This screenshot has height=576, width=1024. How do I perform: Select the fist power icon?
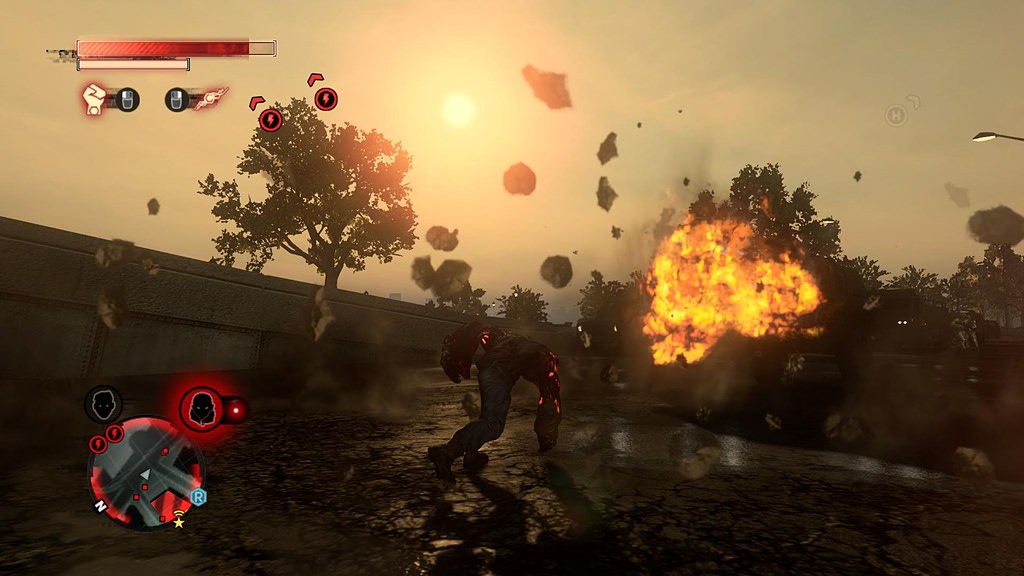tap(94, 99)
